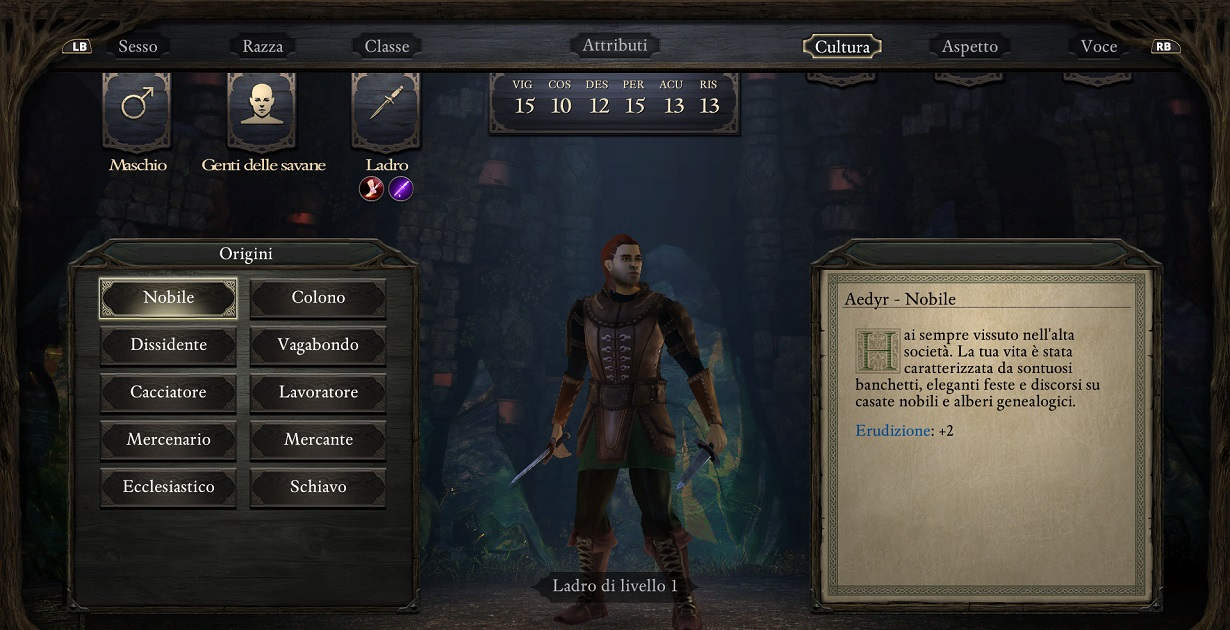Pick the Dissidente background
The height and width of the screenshot is (630, 1230).
pyautogui.click(x=169, y=345)
